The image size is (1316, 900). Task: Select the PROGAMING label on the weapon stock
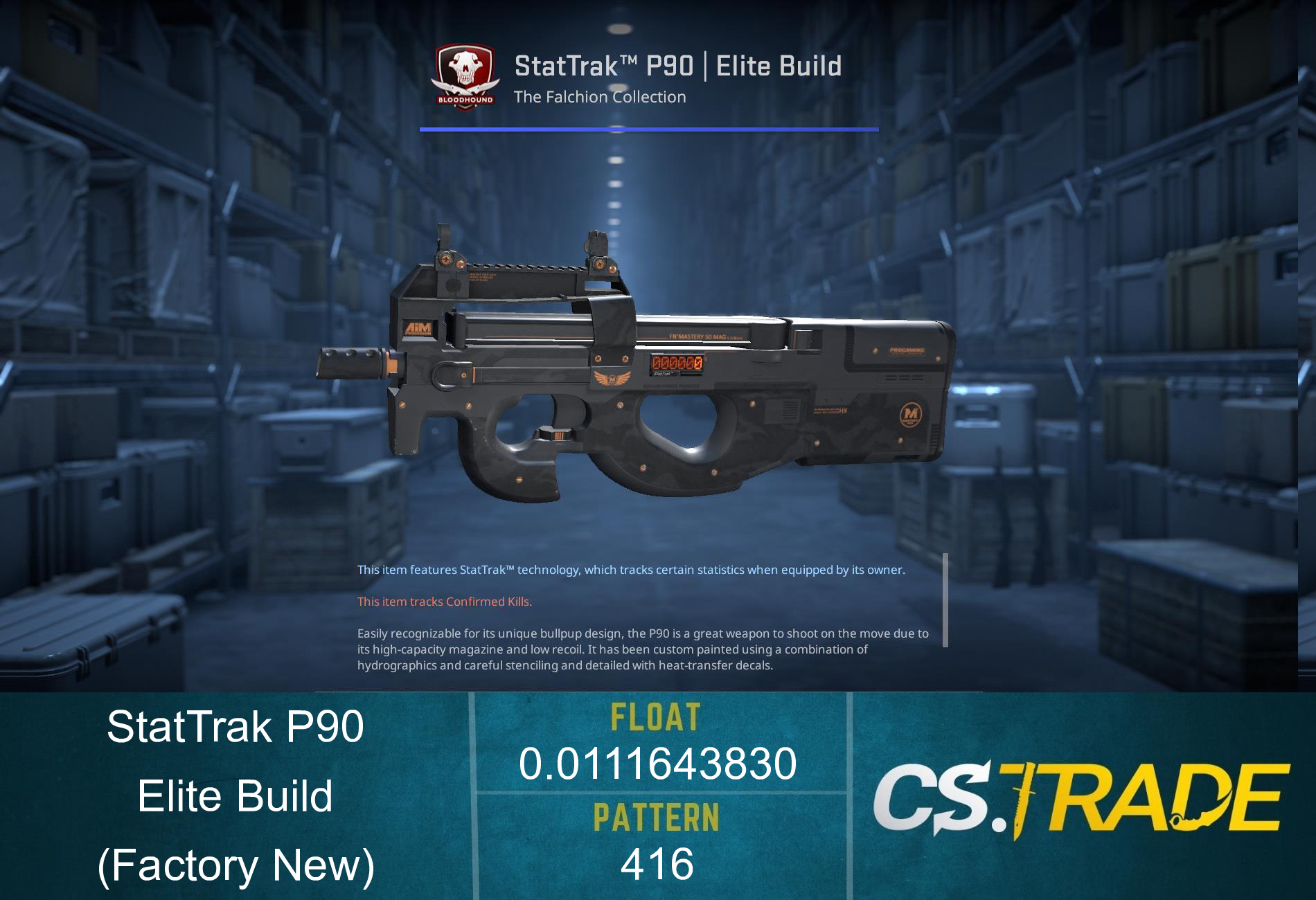[907, 352]
